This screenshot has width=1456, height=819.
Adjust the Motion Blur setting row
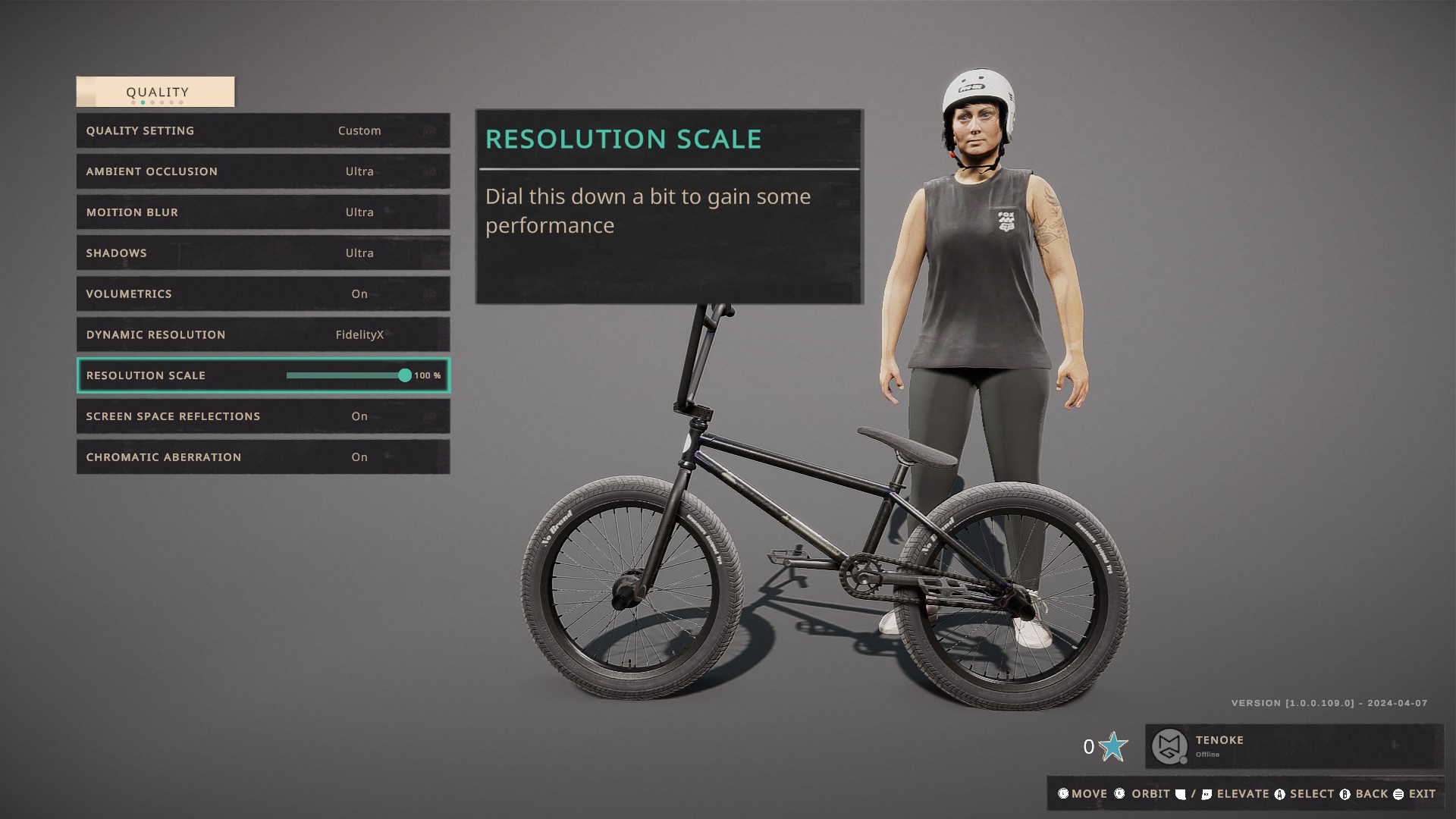tap(262, 212)
